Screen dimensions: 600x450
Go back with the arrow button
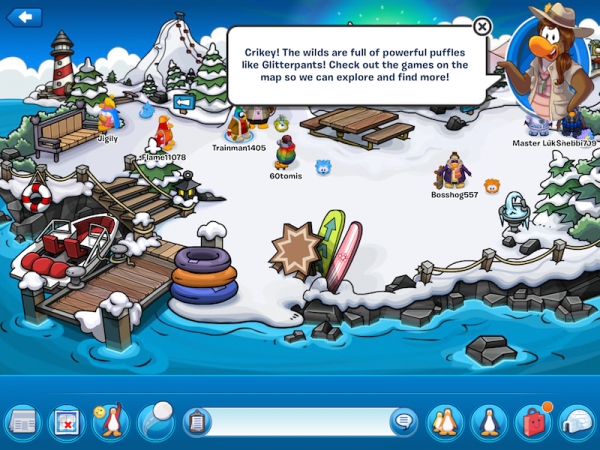[24, 16]
